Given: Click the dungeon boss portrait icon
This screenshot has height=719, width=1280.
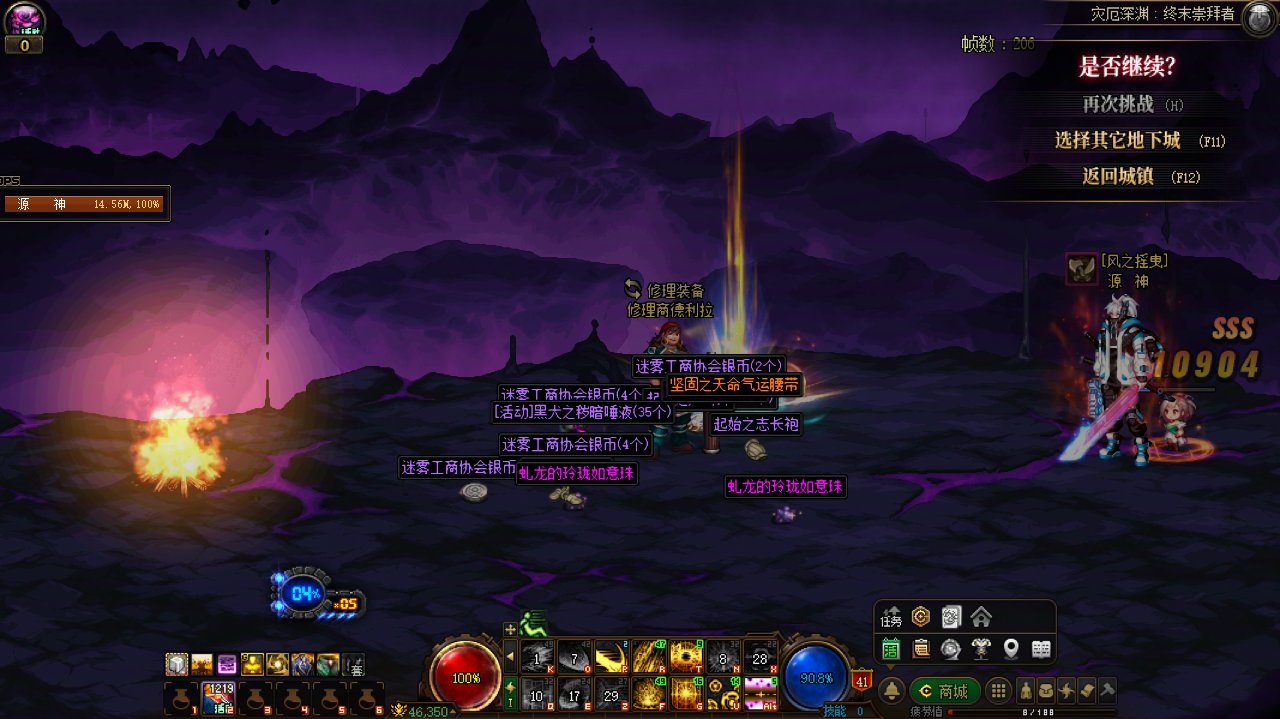Looking at the screenshot, I should click(x=1257, y=18).
